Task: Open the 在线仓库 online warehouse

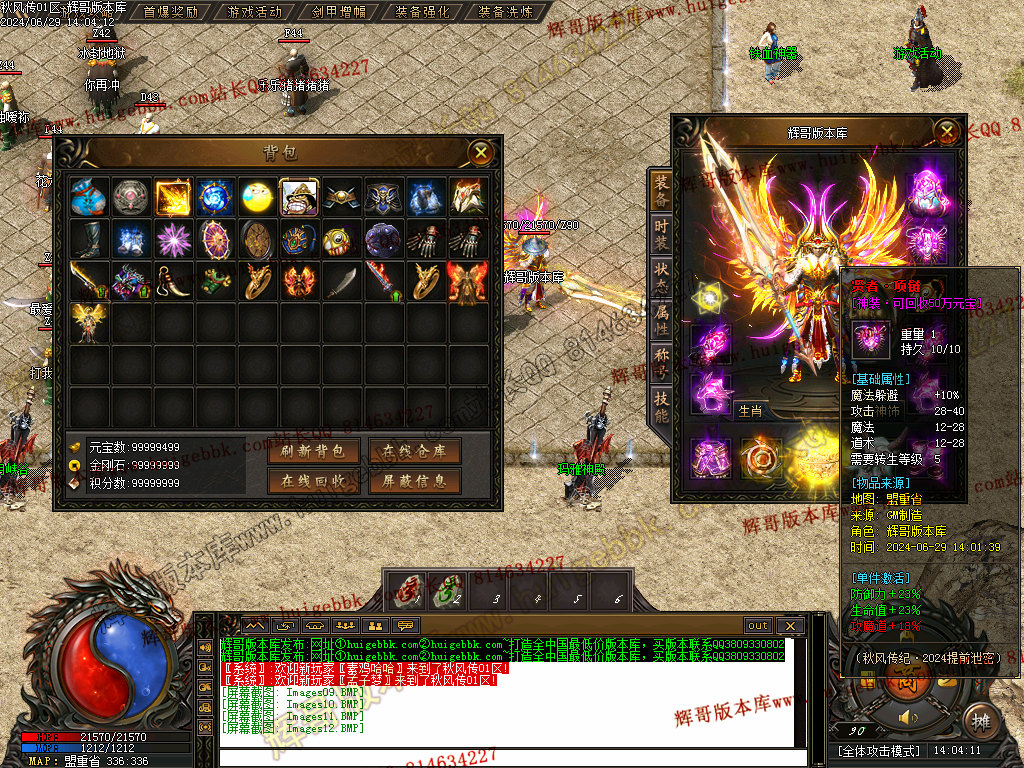Action: (414, 452)
